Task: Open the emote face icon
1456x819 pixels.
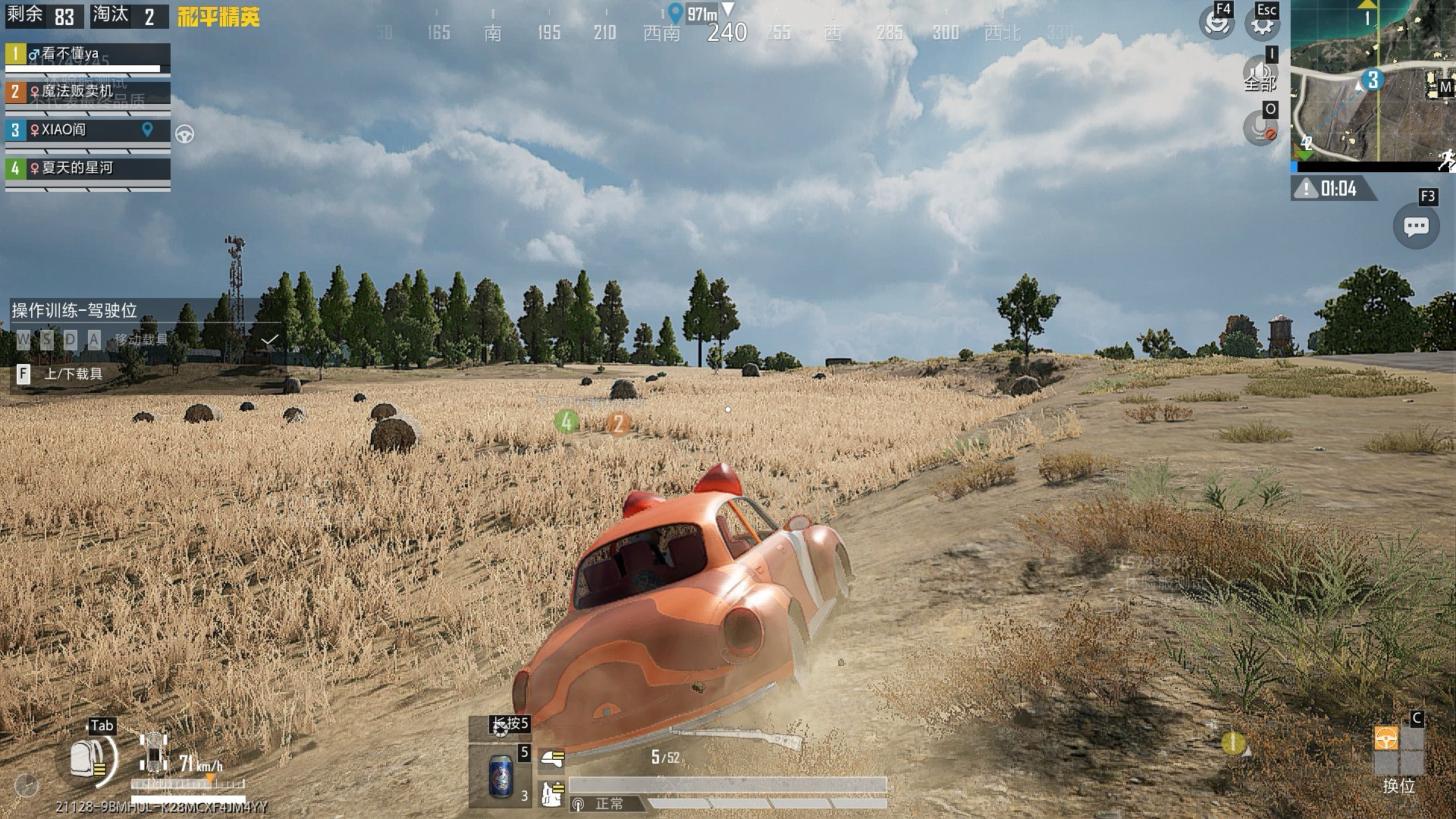Action: click(x=1216, y=23)
